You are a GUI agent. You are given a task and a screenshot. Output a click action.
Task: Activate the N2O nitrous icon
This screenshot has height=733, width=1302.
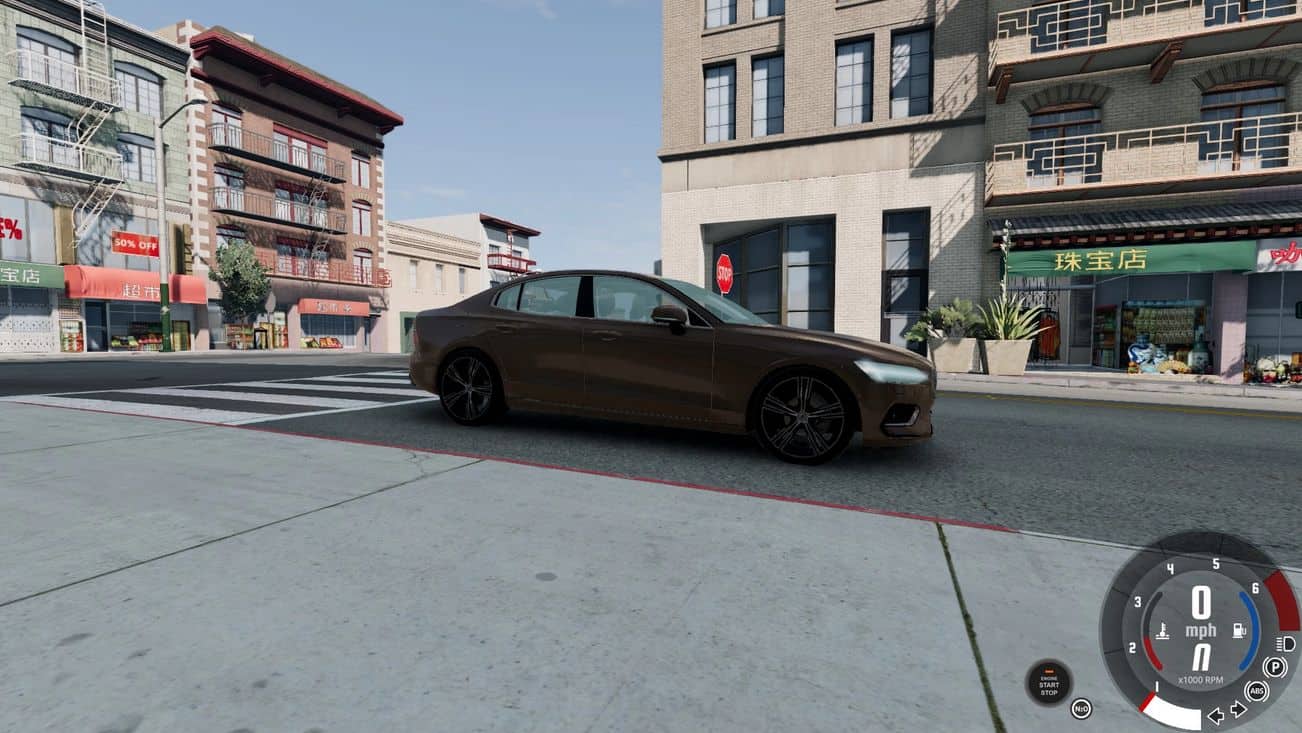point(1081,708)
